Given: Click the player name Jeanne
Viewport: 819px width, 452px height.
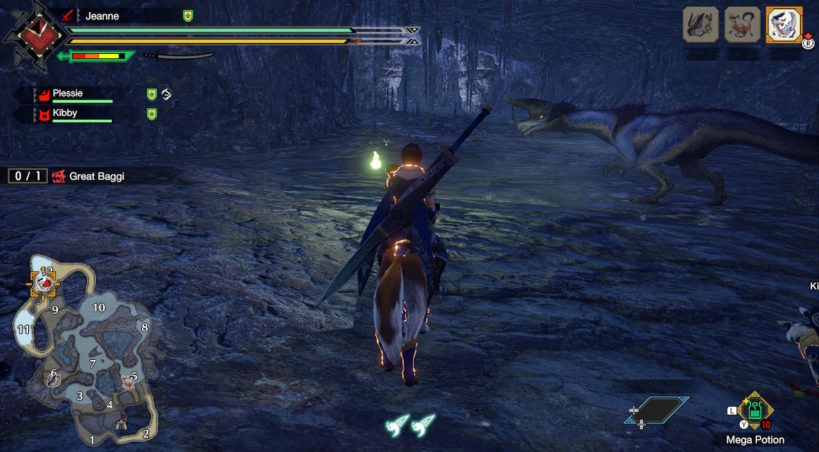Looking at the screenshot, I should tap(102, 16).
